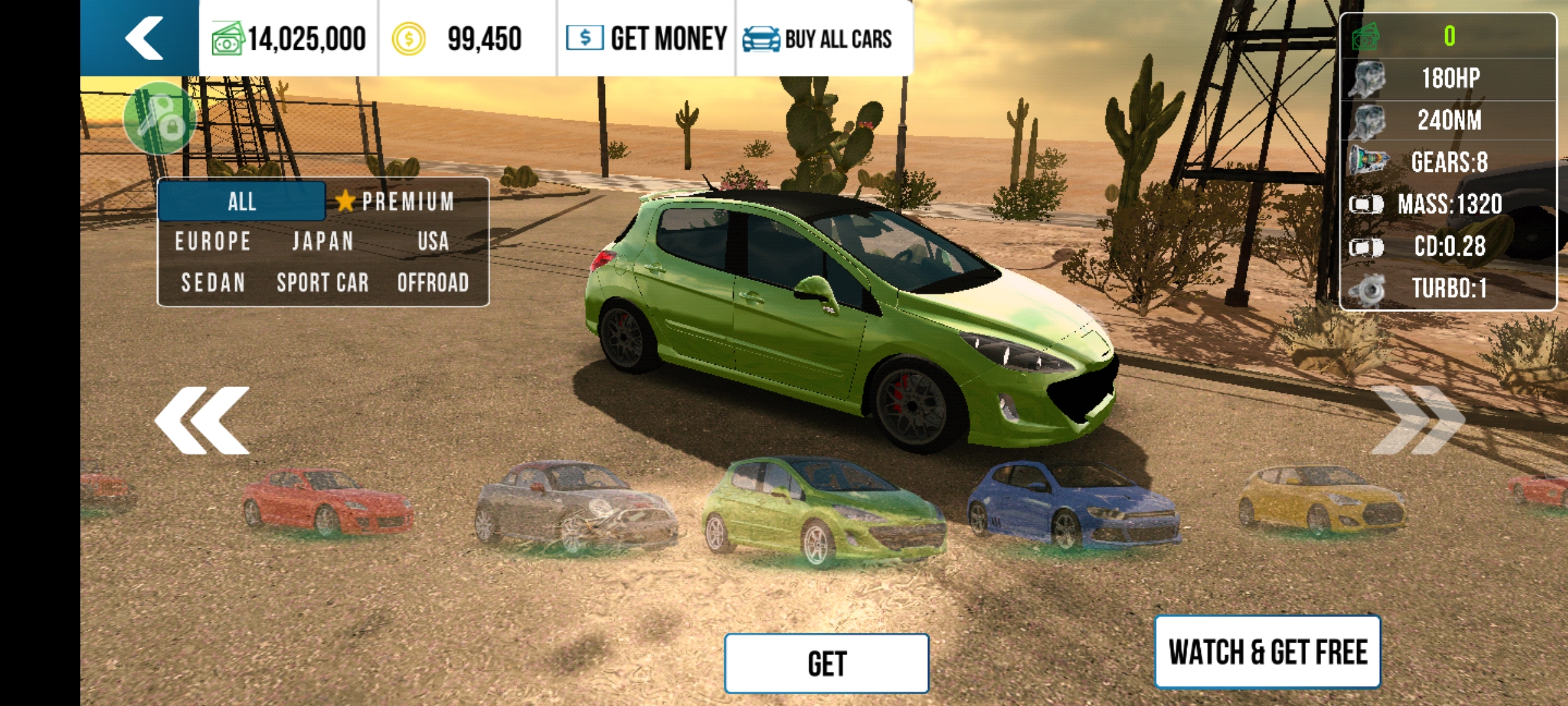The width and height of the screenshot is (1568, 706).
Task: Choose the USA car filter
Action: click(x=433, y=242)
